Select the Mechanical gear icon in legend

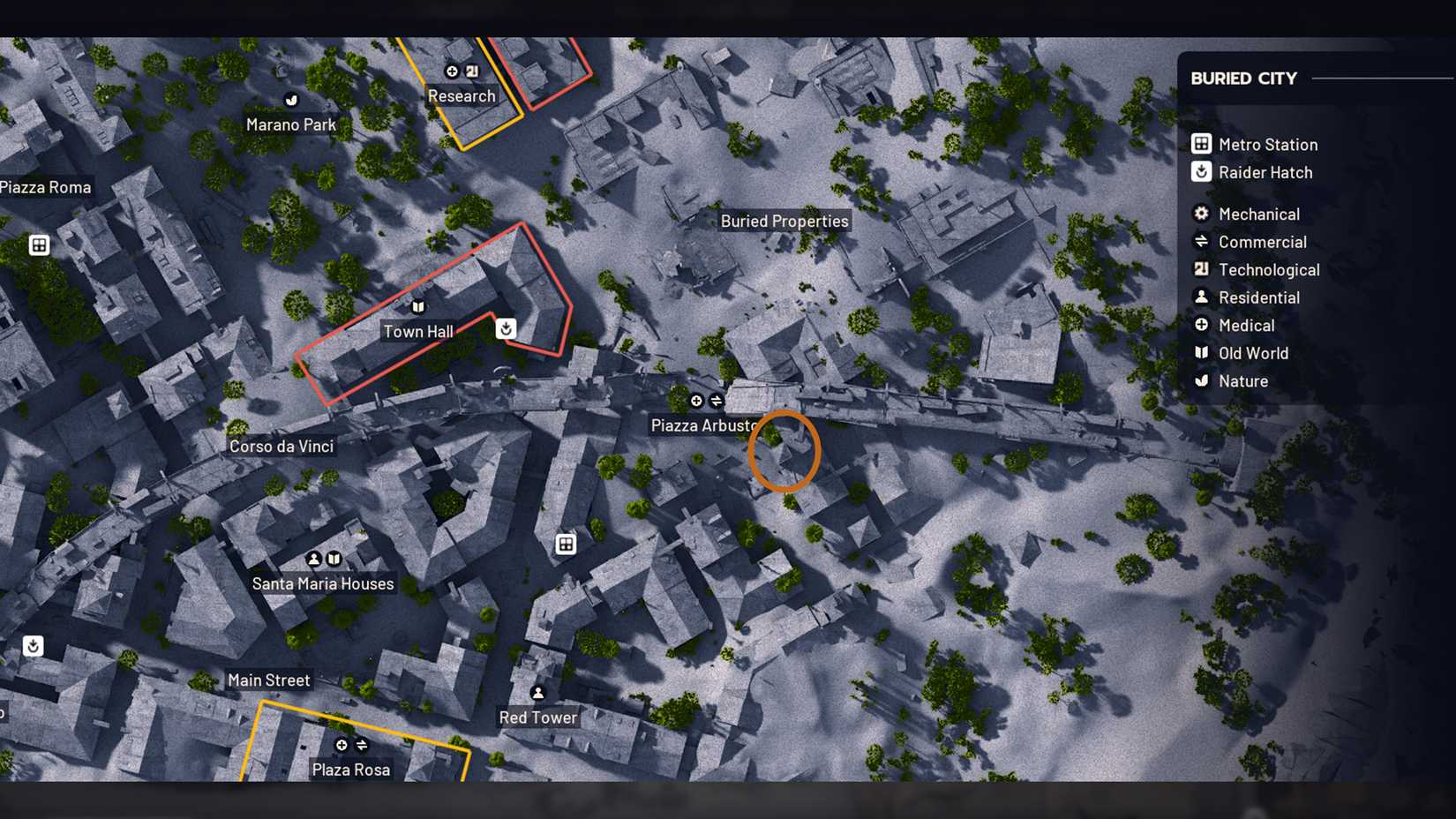[1200, 214]
